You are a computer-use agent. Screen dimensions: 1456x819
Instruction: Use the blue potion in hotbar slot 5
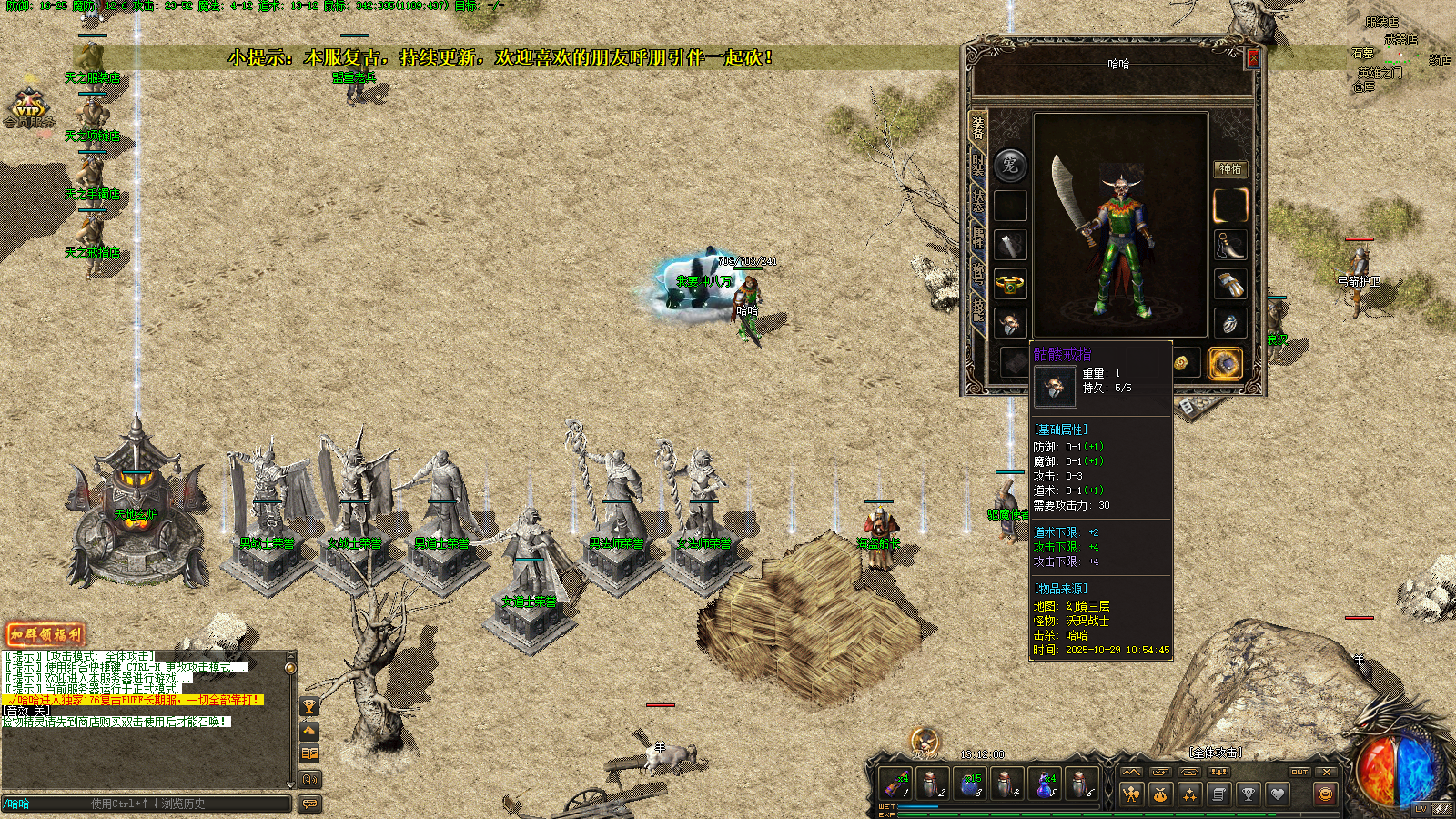point(1044,784)
